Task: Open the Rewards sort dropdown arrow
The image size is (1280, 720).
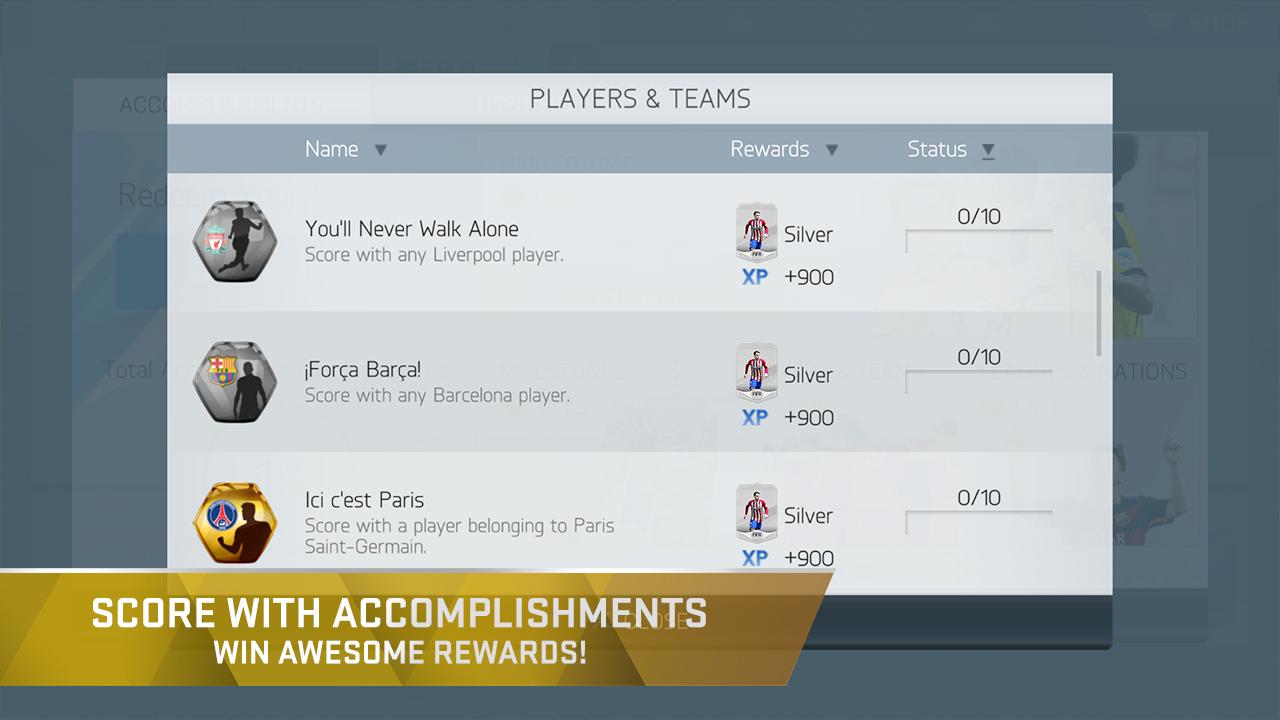Action: tap(832, 149)
